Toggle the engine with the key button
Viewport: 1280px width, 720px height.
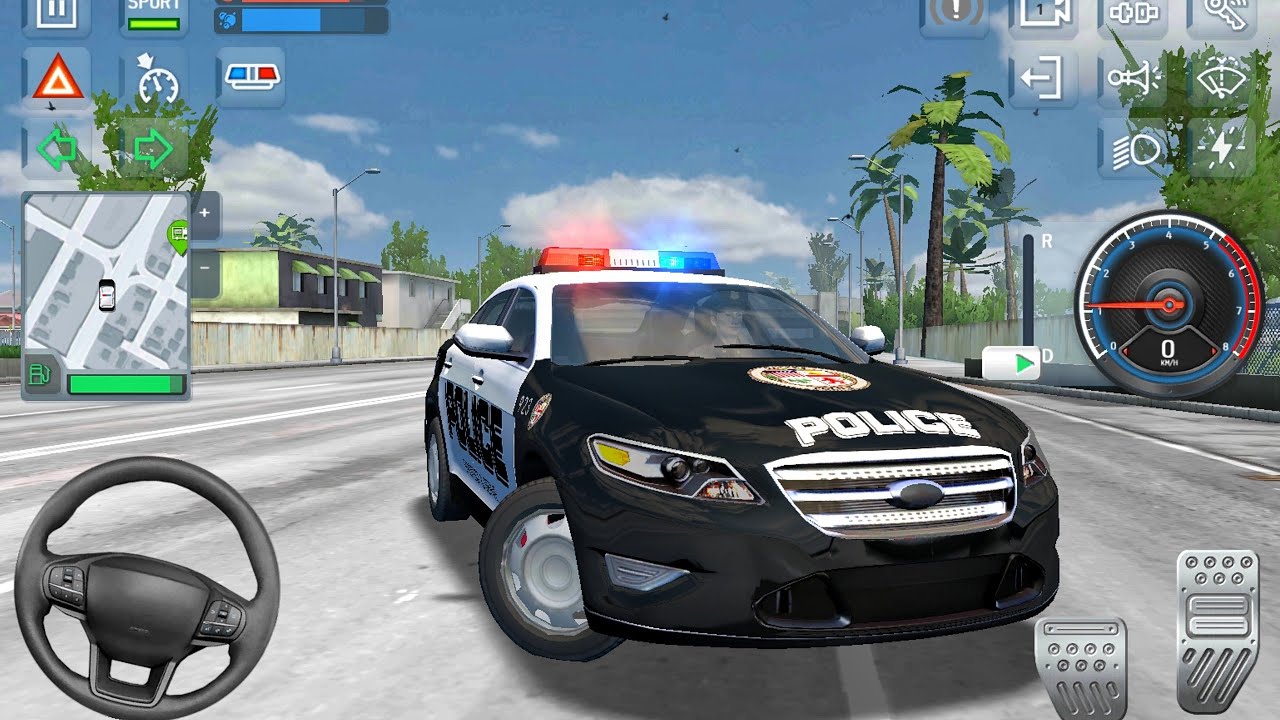click(x=1222, y=14)
